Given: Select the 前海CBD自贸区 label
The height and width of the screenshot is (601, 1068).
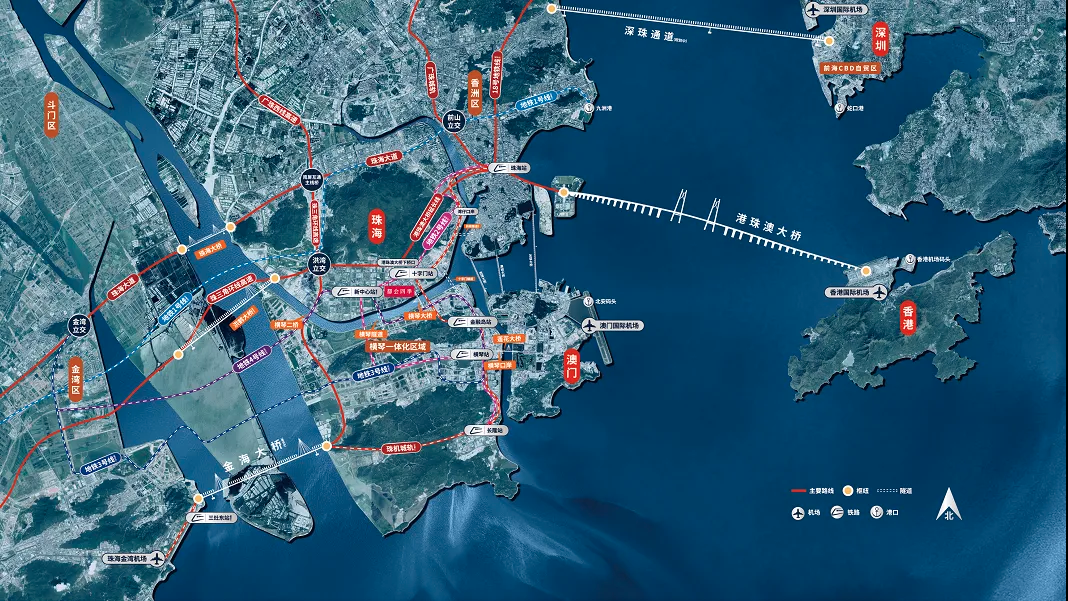Looking at the screenshot, I should [x=848, y=69].
